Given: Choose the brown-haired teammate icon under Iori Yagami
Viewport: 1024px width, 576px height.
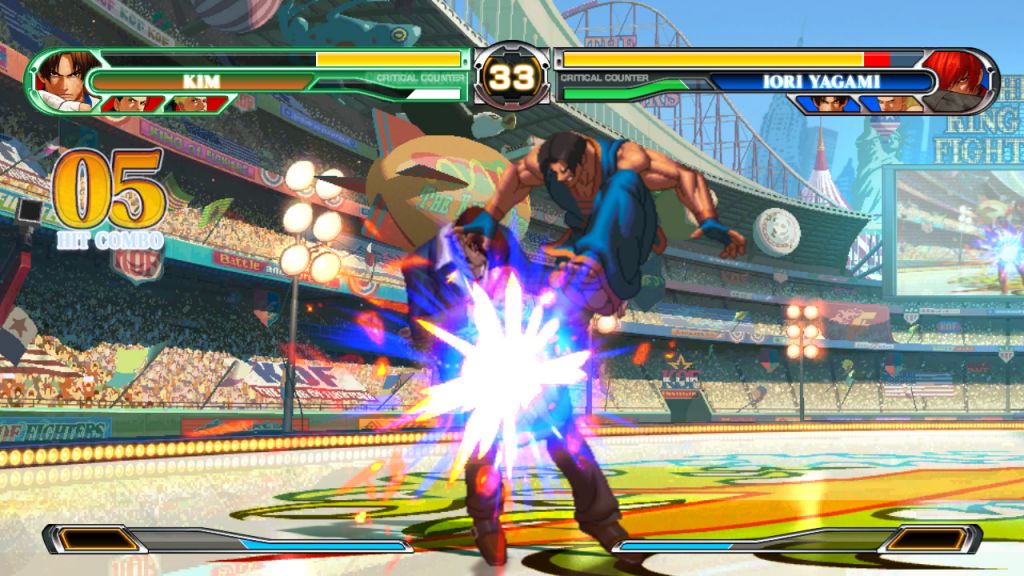Looking at the screenshot, I should tap(828, 103).
